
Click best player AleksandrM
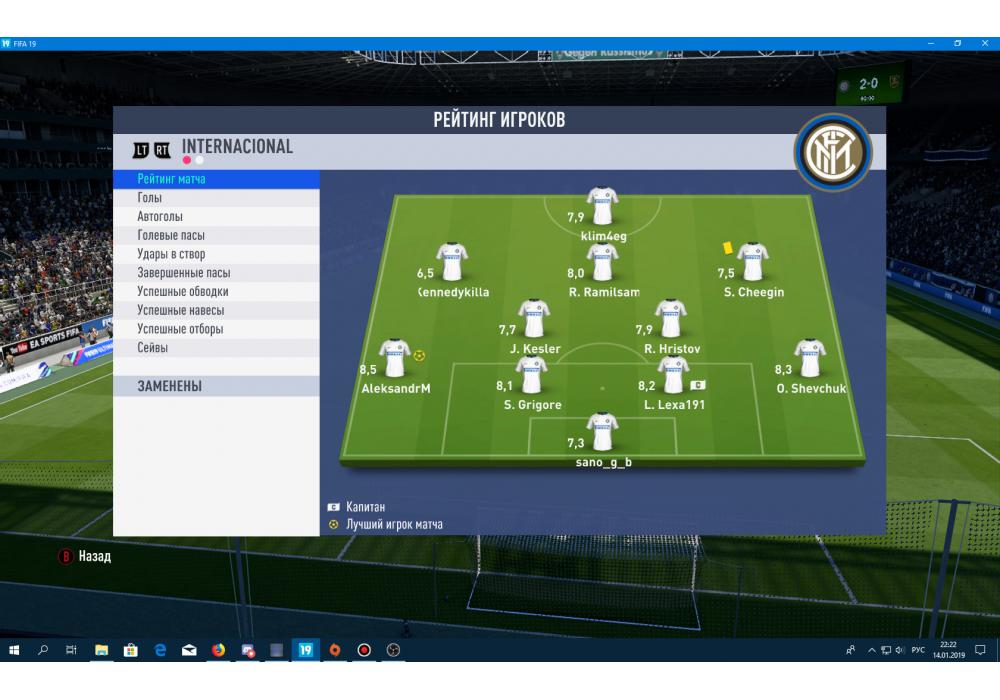click(x=394, y=359)
